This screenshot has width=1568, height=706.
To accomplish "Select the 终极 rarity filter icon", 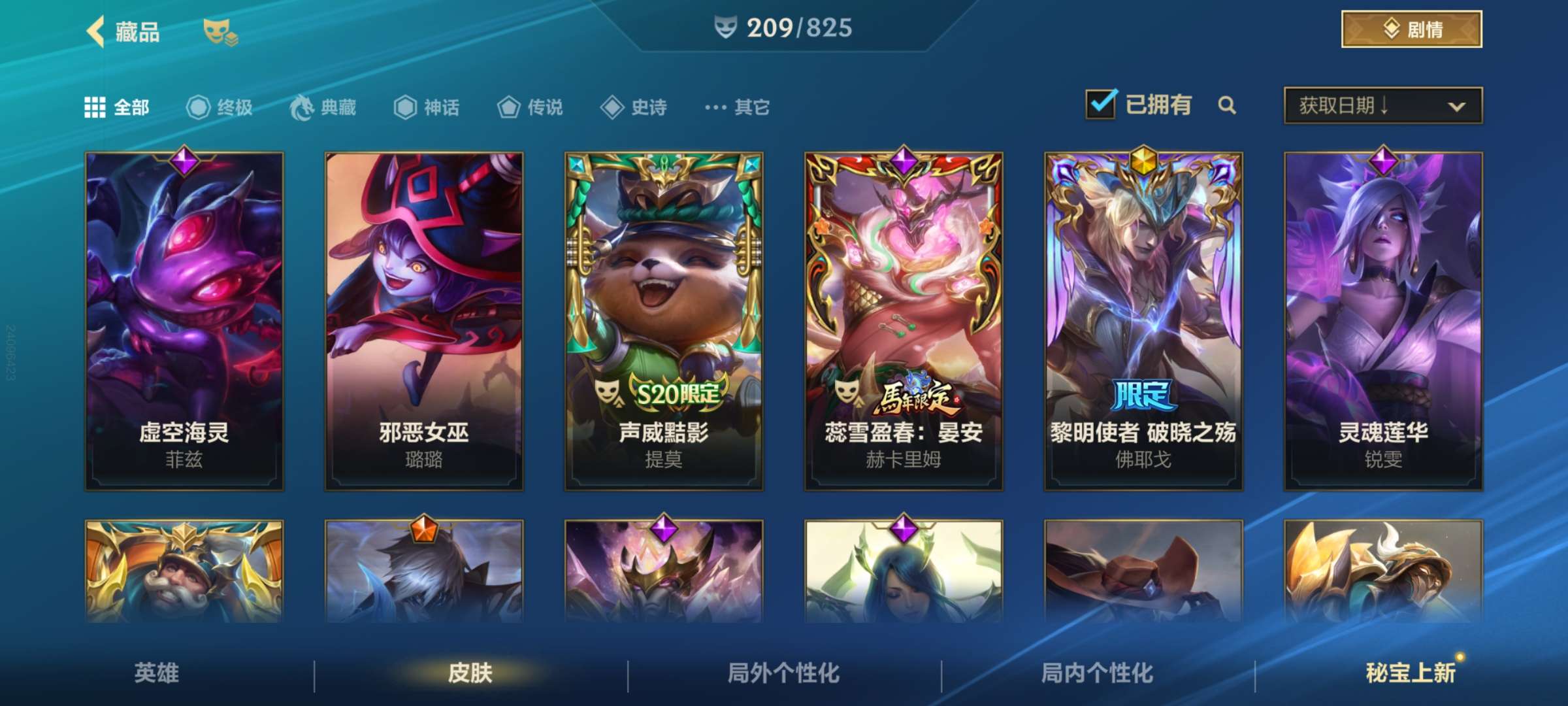I will pyautogui.click(x=201, y=109).
